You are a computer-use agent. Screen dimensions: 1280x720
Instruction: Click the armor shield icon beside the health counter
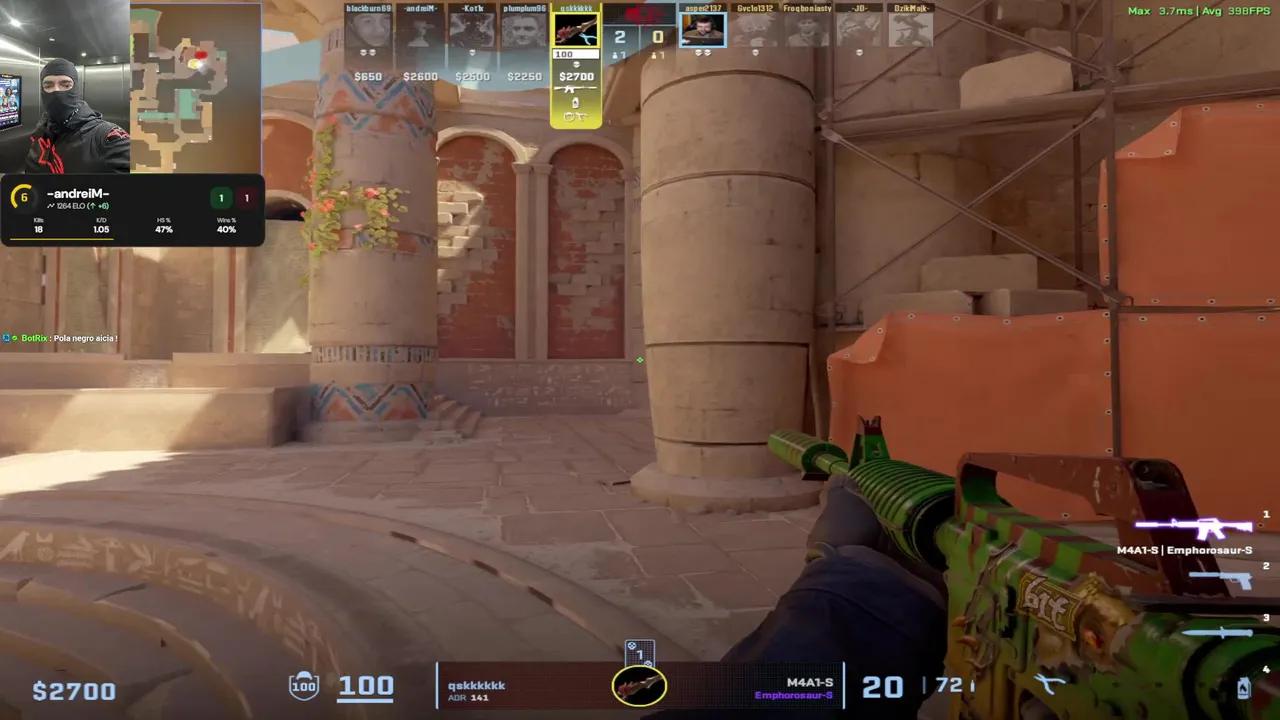pos(304,685)
